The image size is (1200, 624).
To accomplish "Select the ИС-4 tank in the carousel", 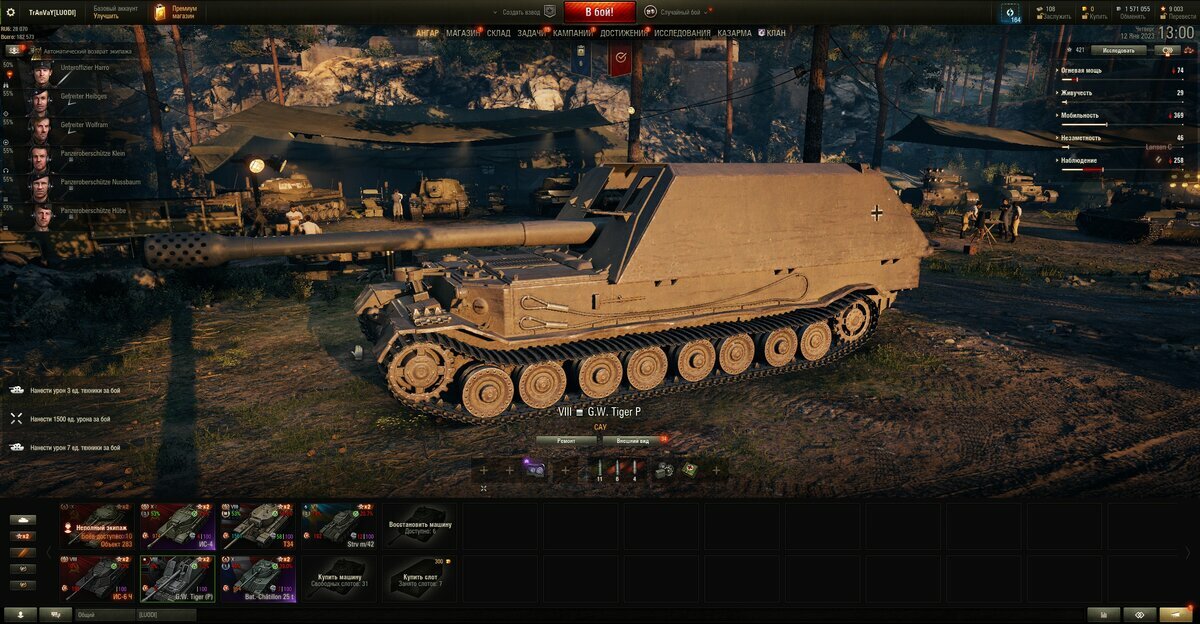I will point(177,526).
